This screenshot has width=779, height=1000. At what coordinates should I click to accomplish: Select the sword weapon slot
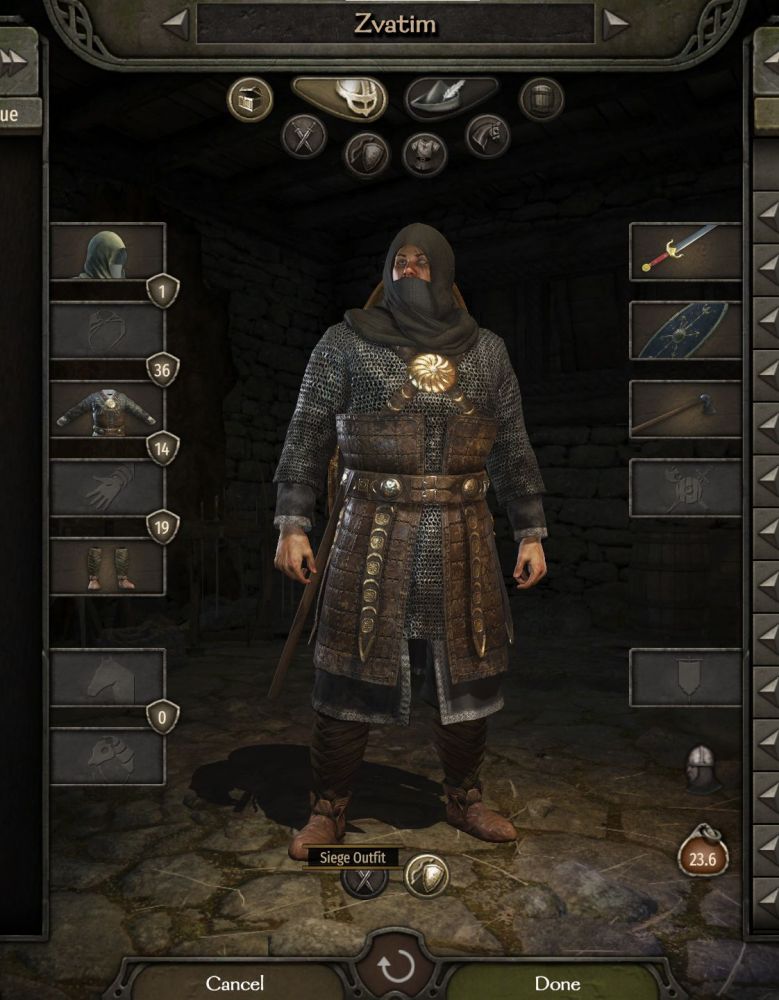click(685, 251)
